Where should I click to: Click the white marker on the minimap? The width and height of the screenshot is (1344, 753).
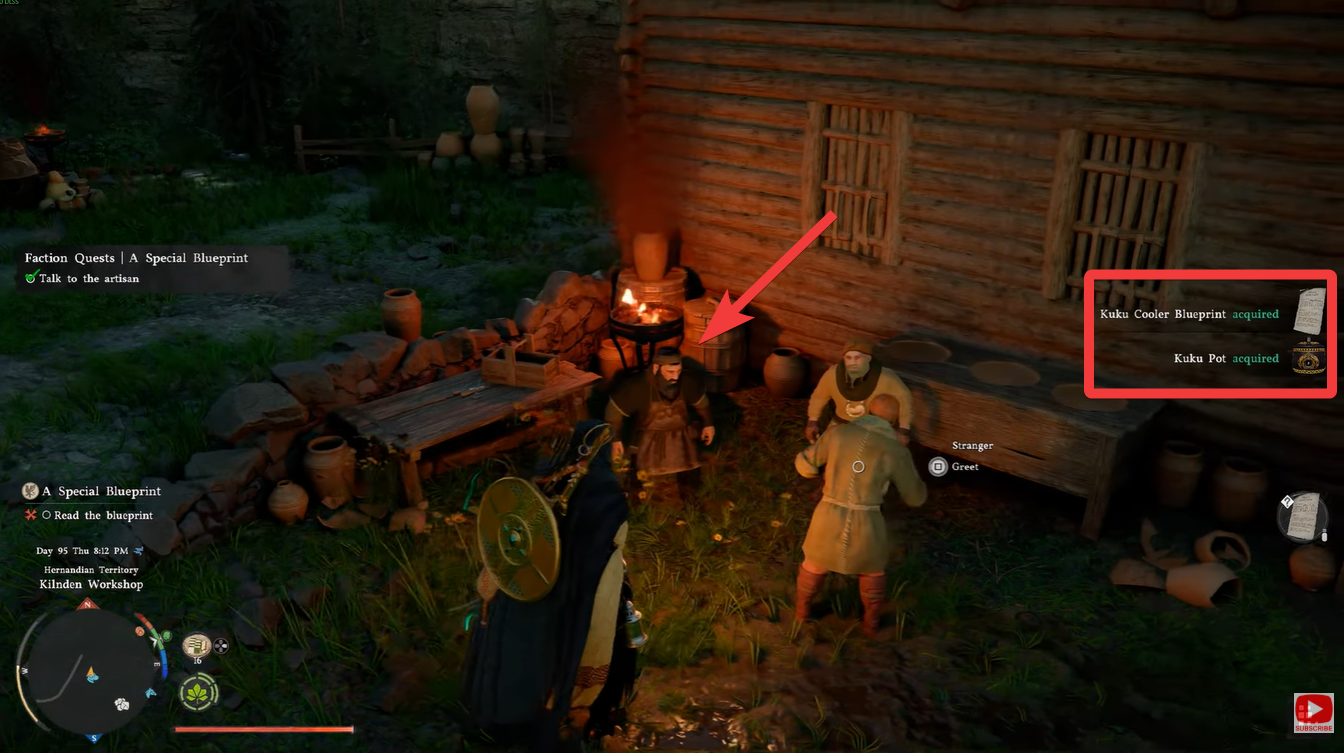(122, 704)
